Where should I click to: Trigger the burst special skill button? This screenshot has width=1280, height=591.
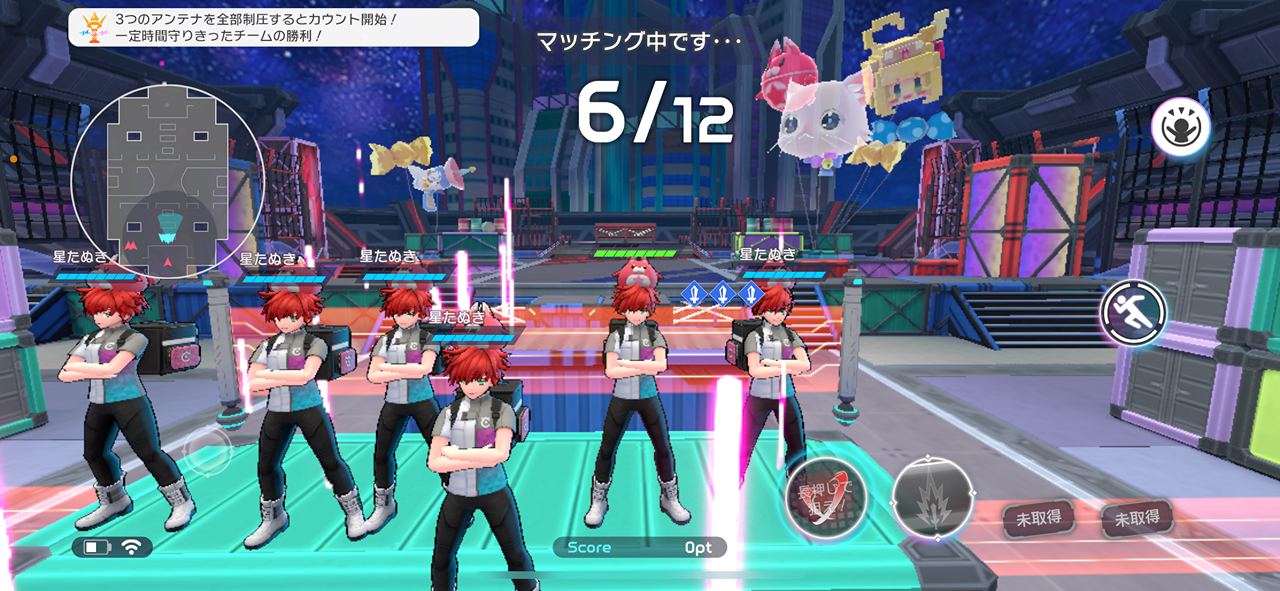(933, 497)
